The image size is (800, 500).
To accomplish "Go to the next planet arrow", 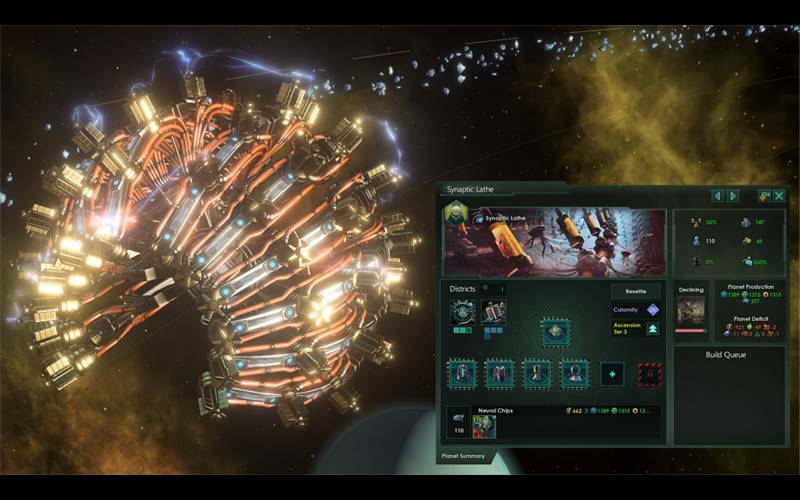I will tap(733, 196).
